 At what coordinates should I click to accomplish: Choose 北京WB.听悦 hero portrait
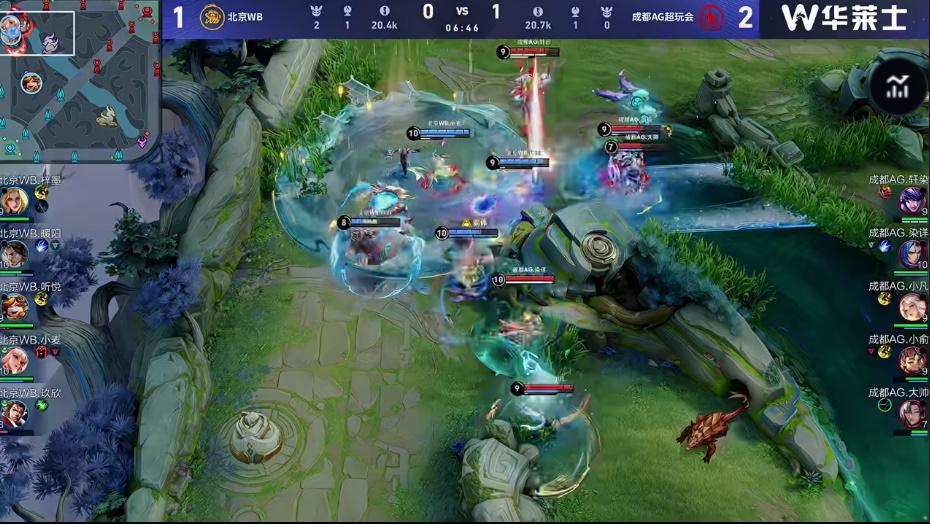click(14, 306)
